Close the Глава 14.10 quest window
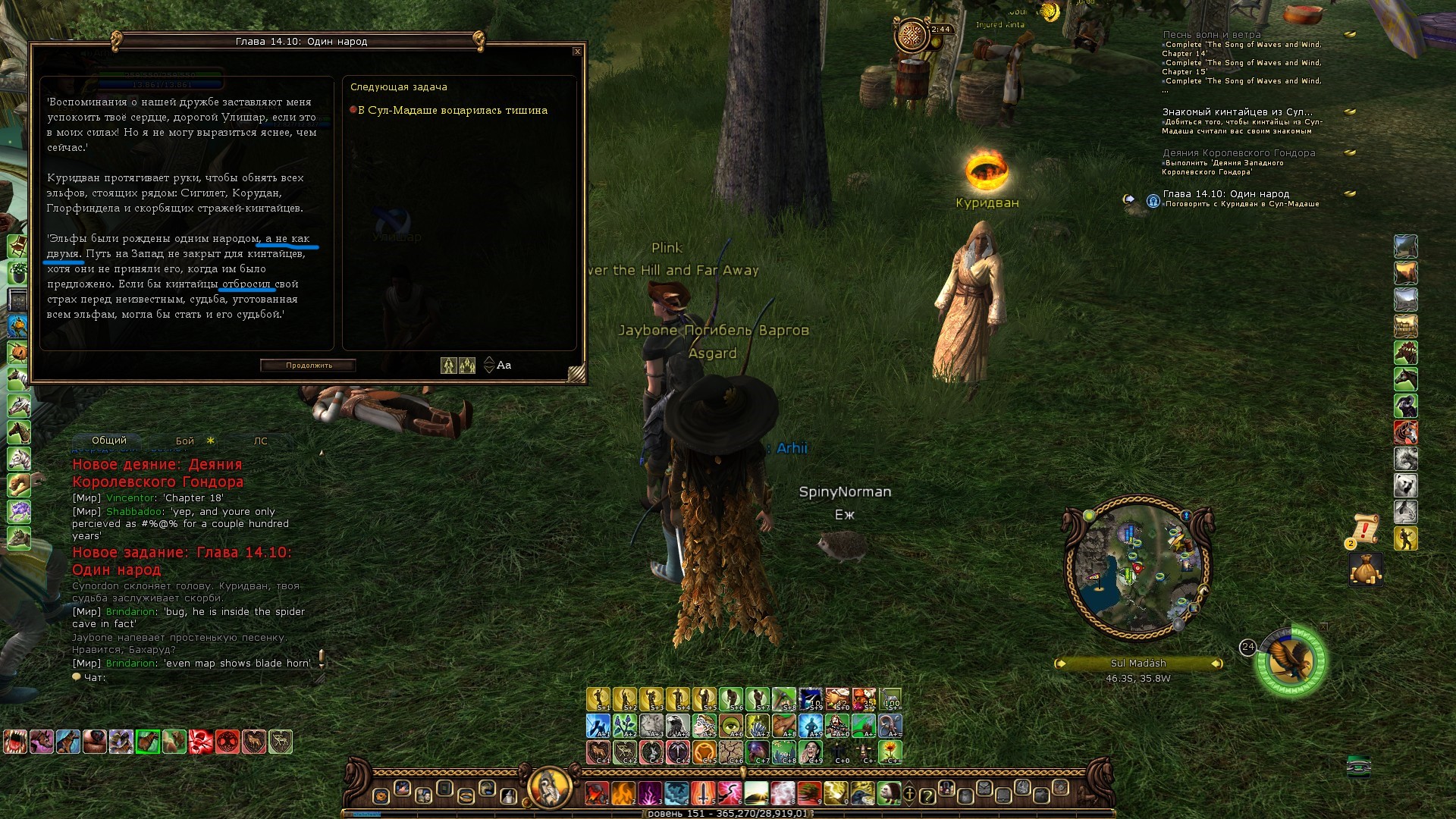This screenshot has width=1456, height=819. (577, 52)
